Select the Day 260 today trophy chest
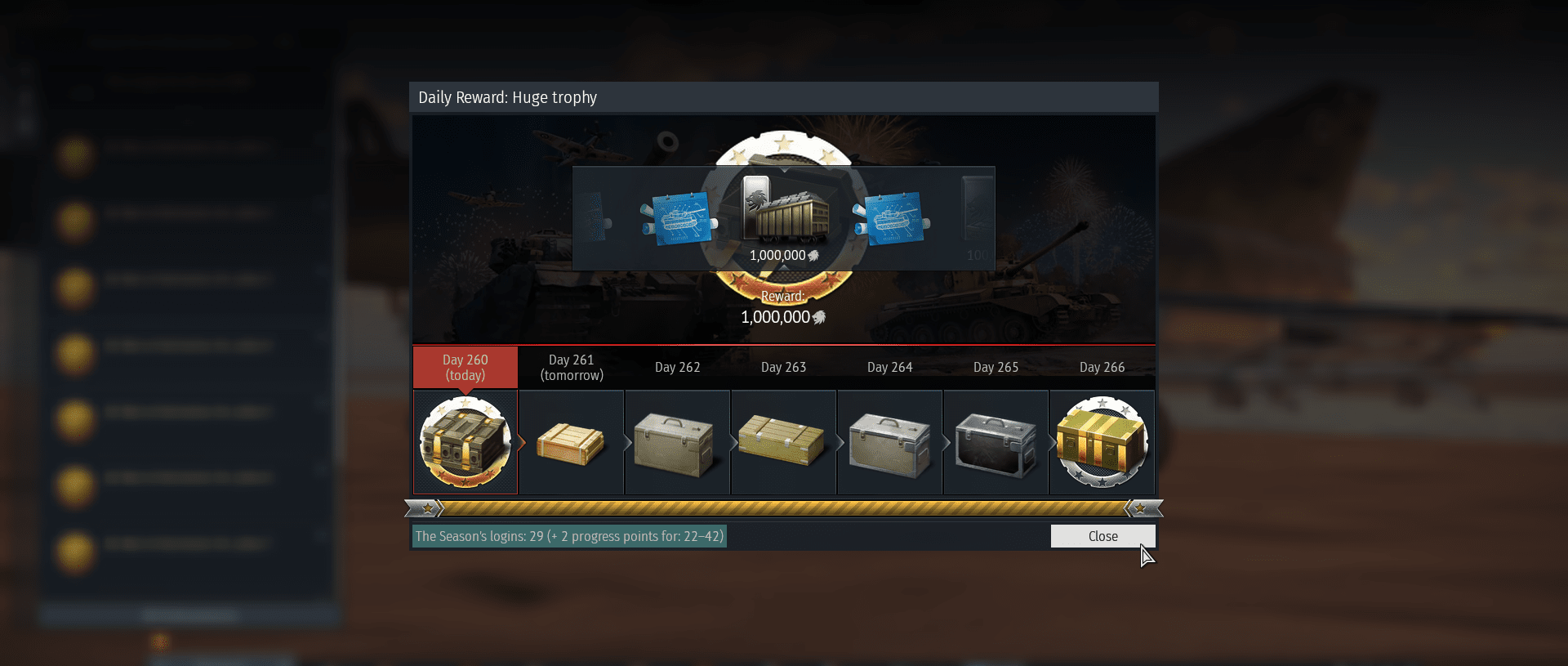Screen dimensions: 1568x666 465,442
